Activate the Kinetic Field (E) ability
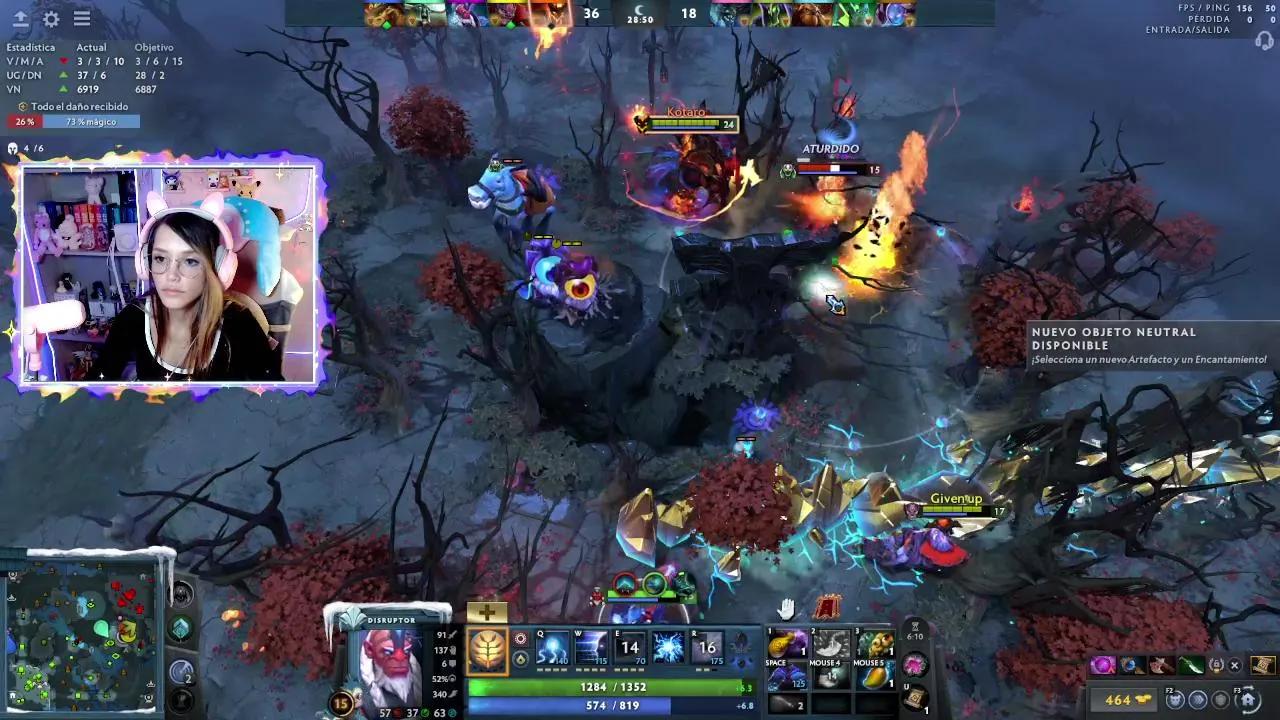The image size is (1280, 720). coord(629,648)
